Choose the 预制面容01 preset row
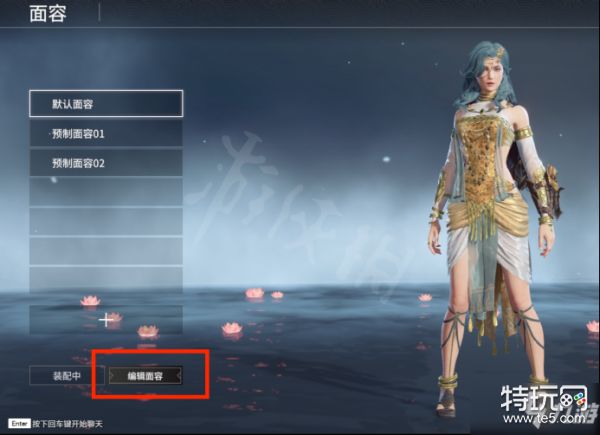Image resolution: width=600 pixels, height=435 pixels. point(106,133)
